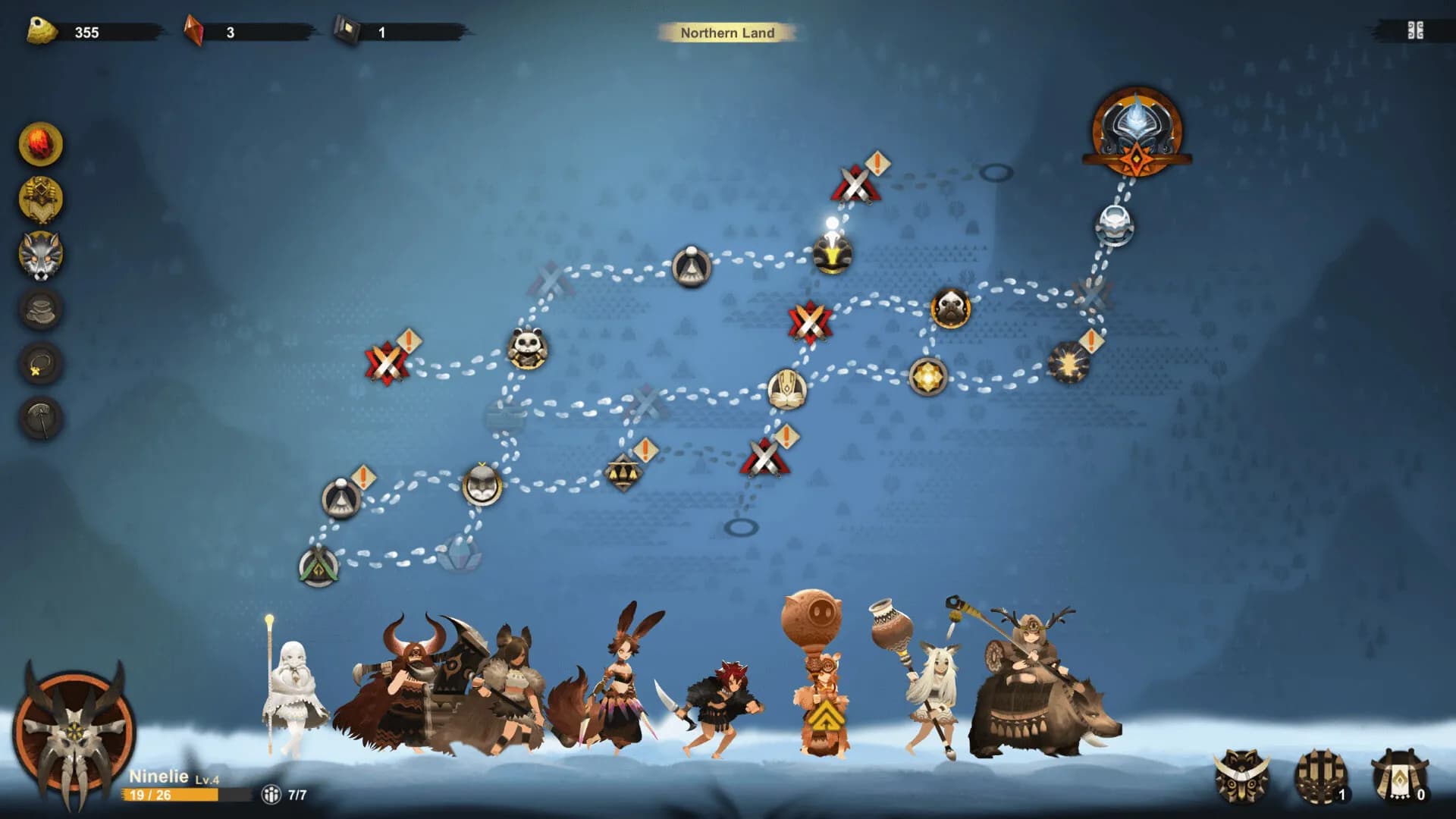Click the 7/7 party capacity icon near Ninelie
The width and height of the screenshot is (1456, 819).
click(x=271, y=793)
